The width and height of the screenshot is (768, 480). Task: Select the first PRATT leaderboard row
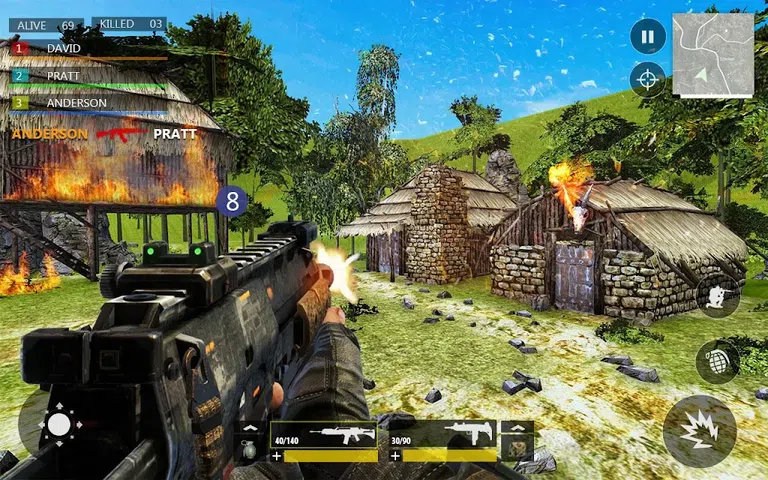pyautogui.click(x=63, y=75)
